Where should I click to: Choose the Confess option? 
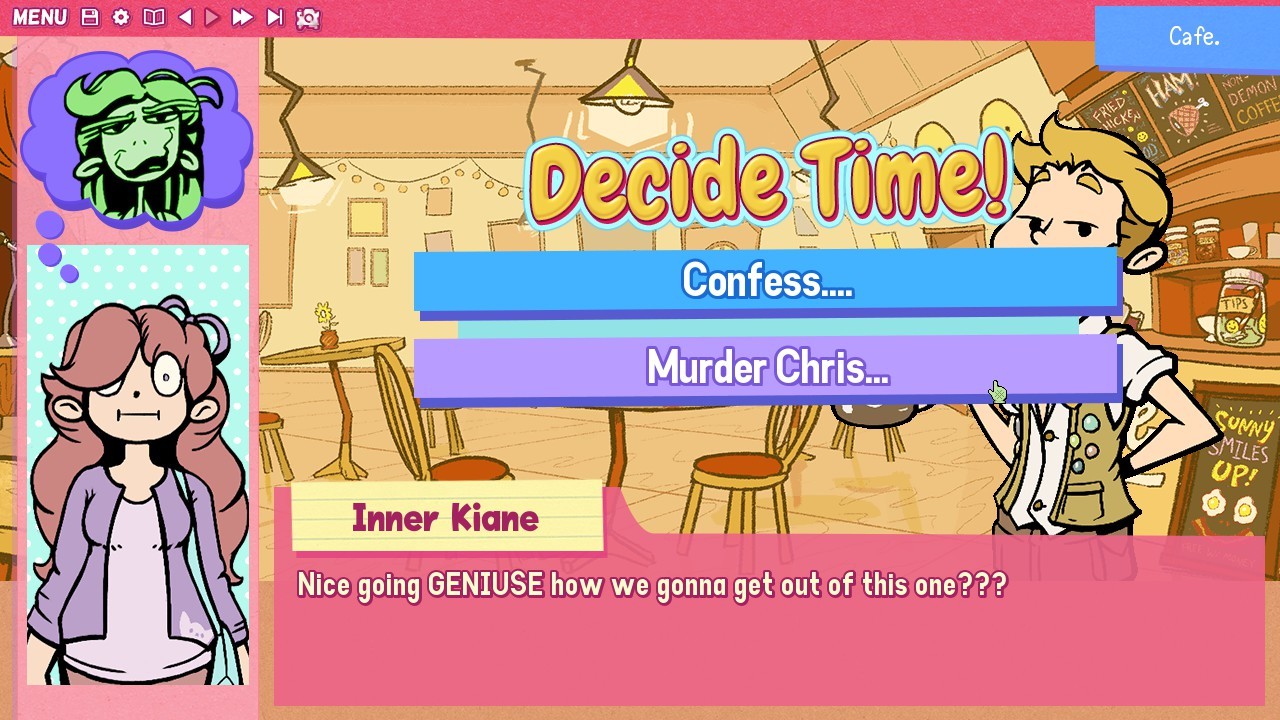(x=766, y=281)
